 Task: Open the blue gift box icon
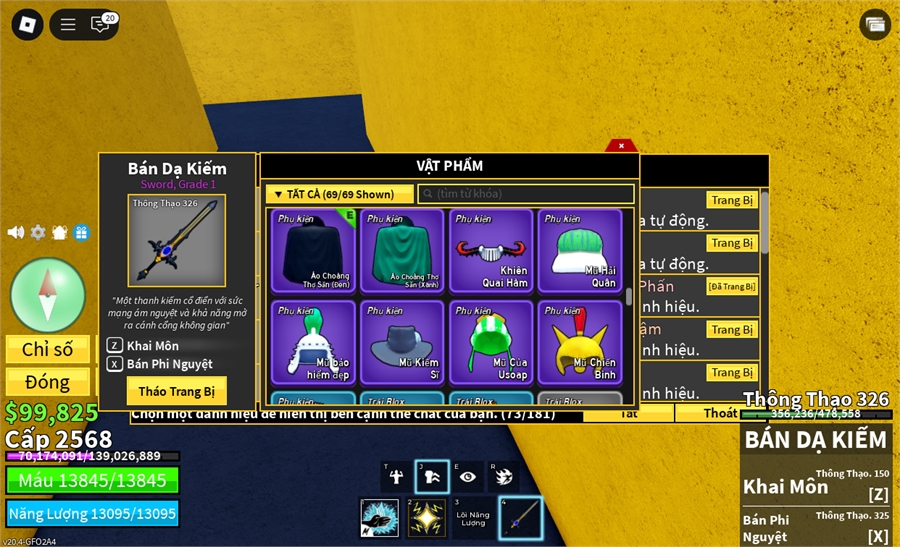coord(81,232)
